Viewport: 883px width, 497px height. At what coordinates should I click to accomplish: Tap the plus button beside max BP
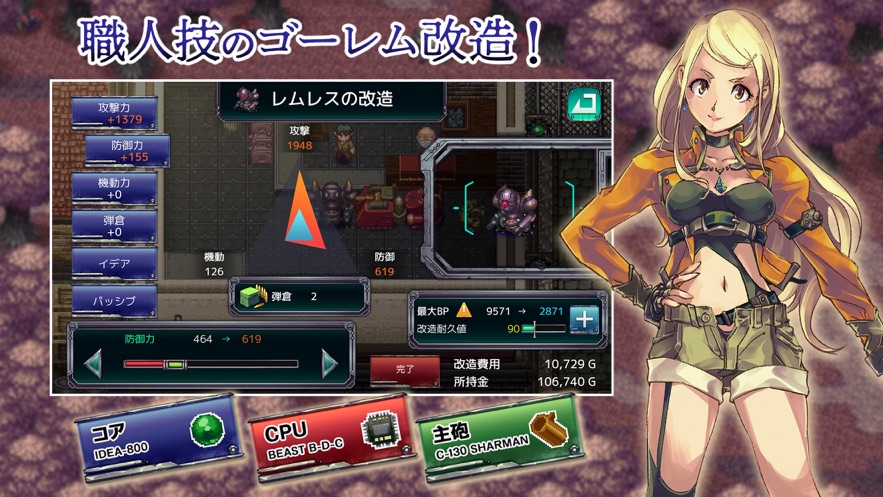pos(584,319)
